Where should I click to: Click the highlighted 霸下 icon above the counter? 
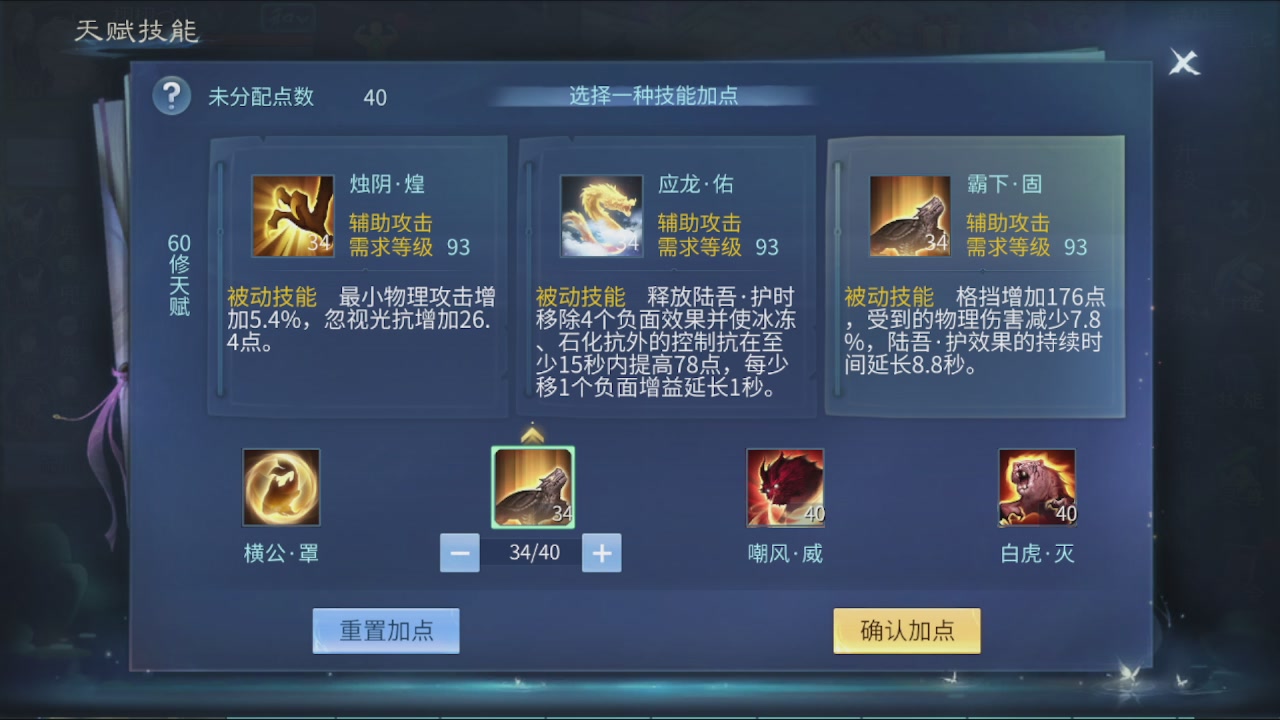point(533,489)
